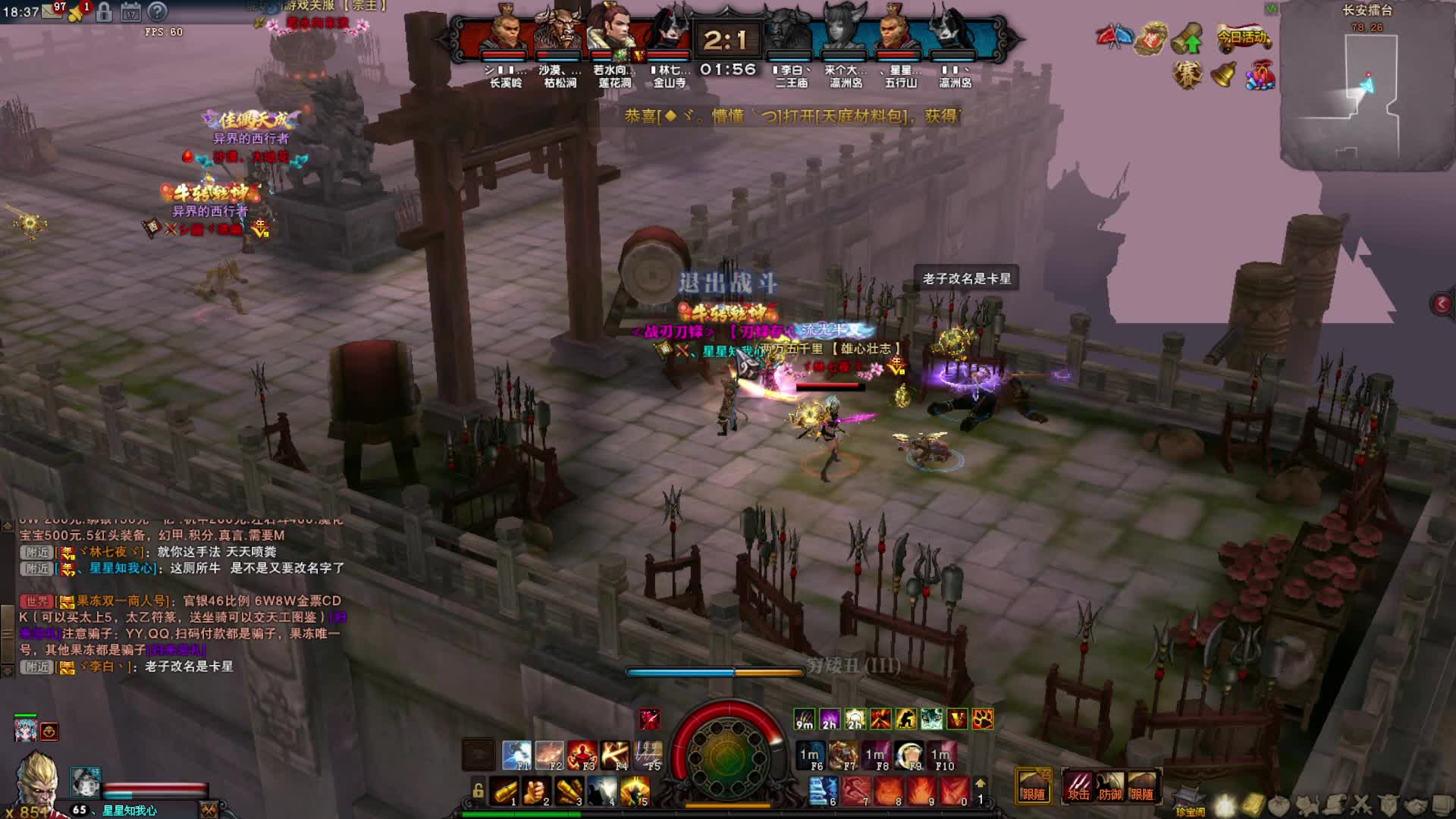The height and width of the screenshot is (819, 1456).
Task: Toggle the hotbar lock icon
Action: tap(478, 790)
